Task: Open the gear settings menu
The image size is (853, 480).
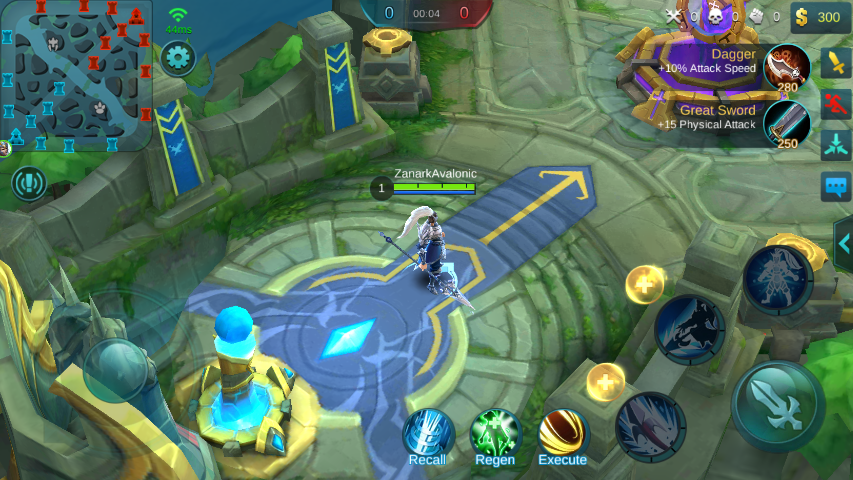Action: point(178,58)
